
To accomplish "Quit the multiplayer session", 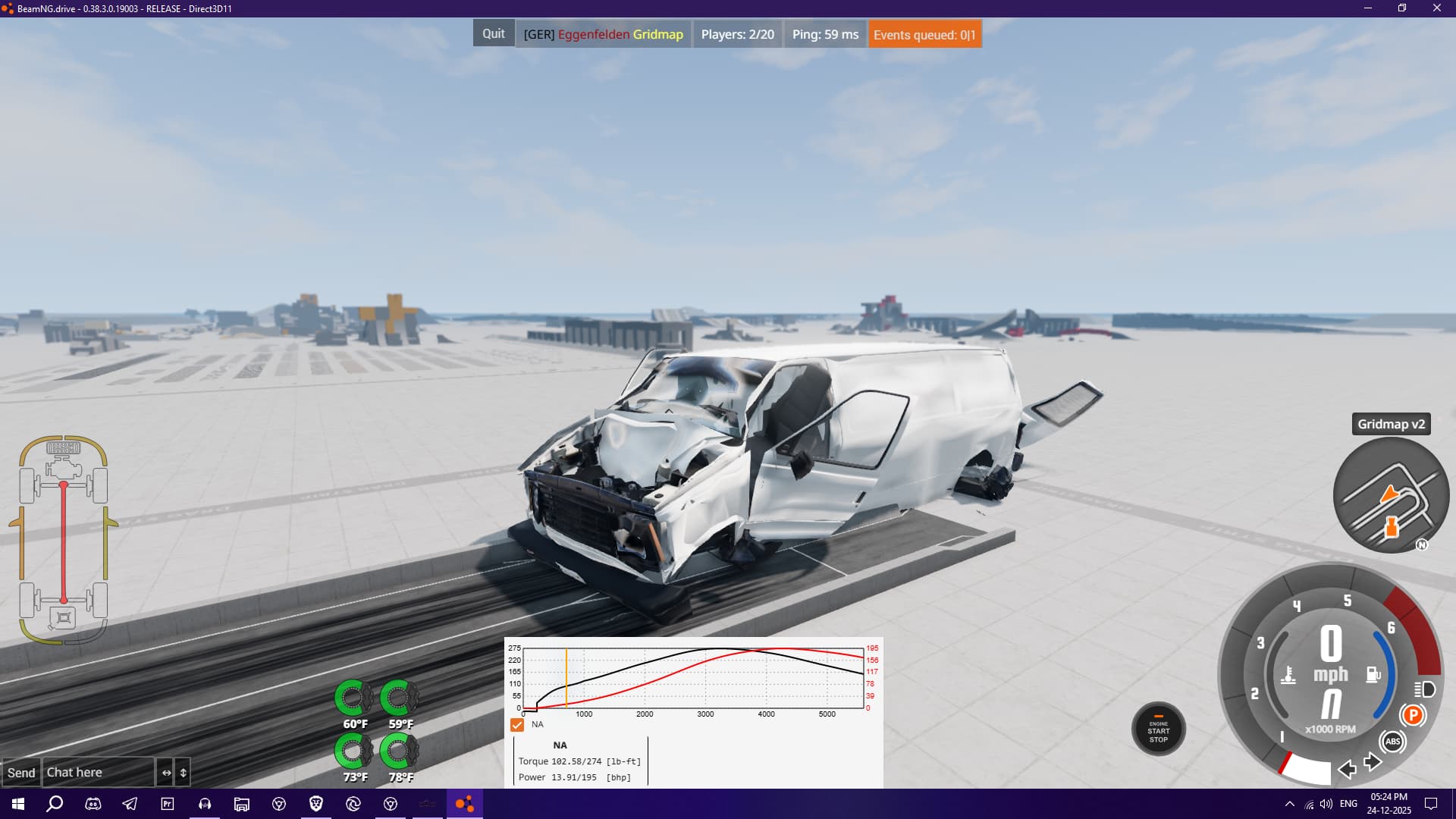I will (493, 34).
